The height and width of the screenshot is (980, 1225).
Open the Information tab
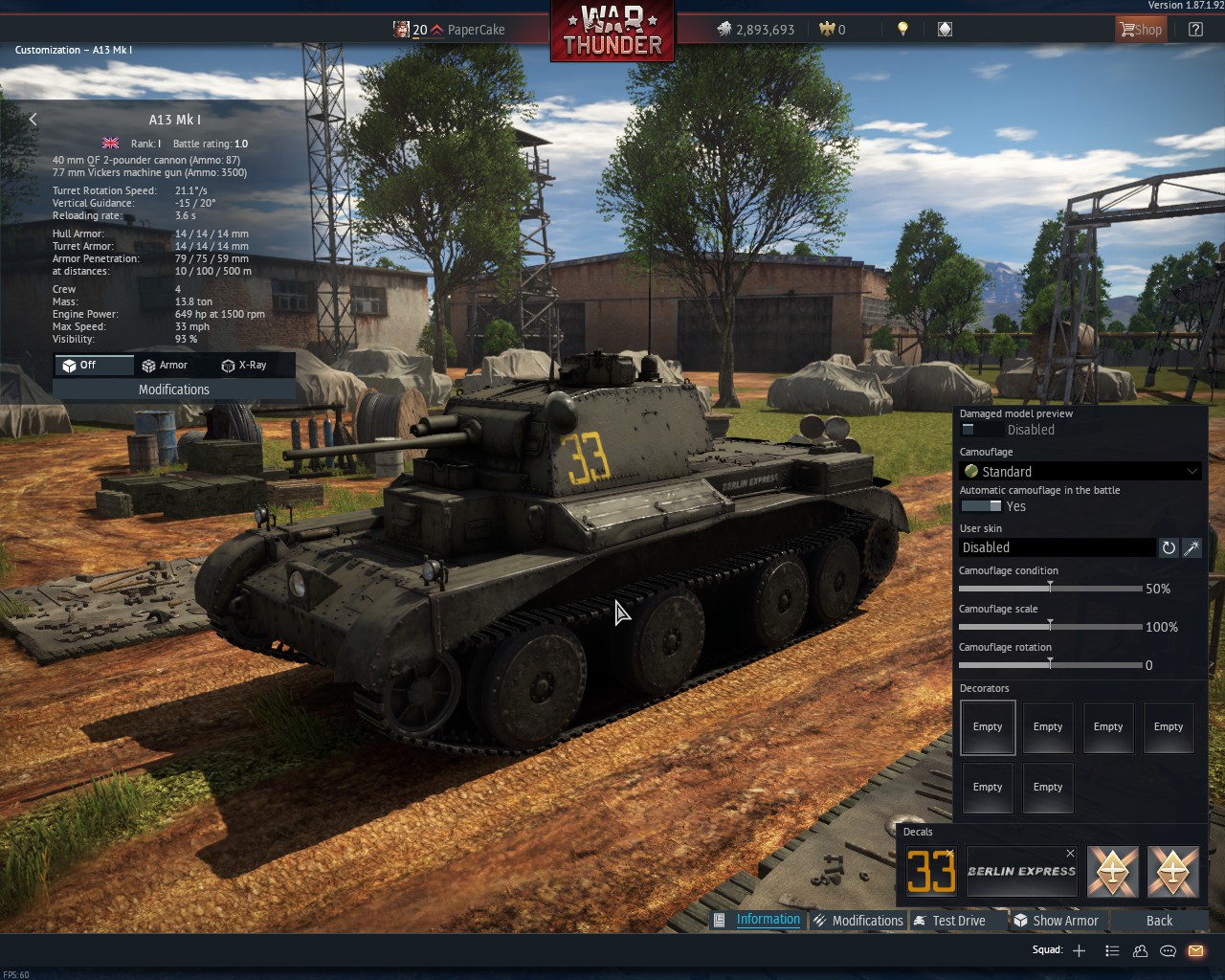(768, 920)
